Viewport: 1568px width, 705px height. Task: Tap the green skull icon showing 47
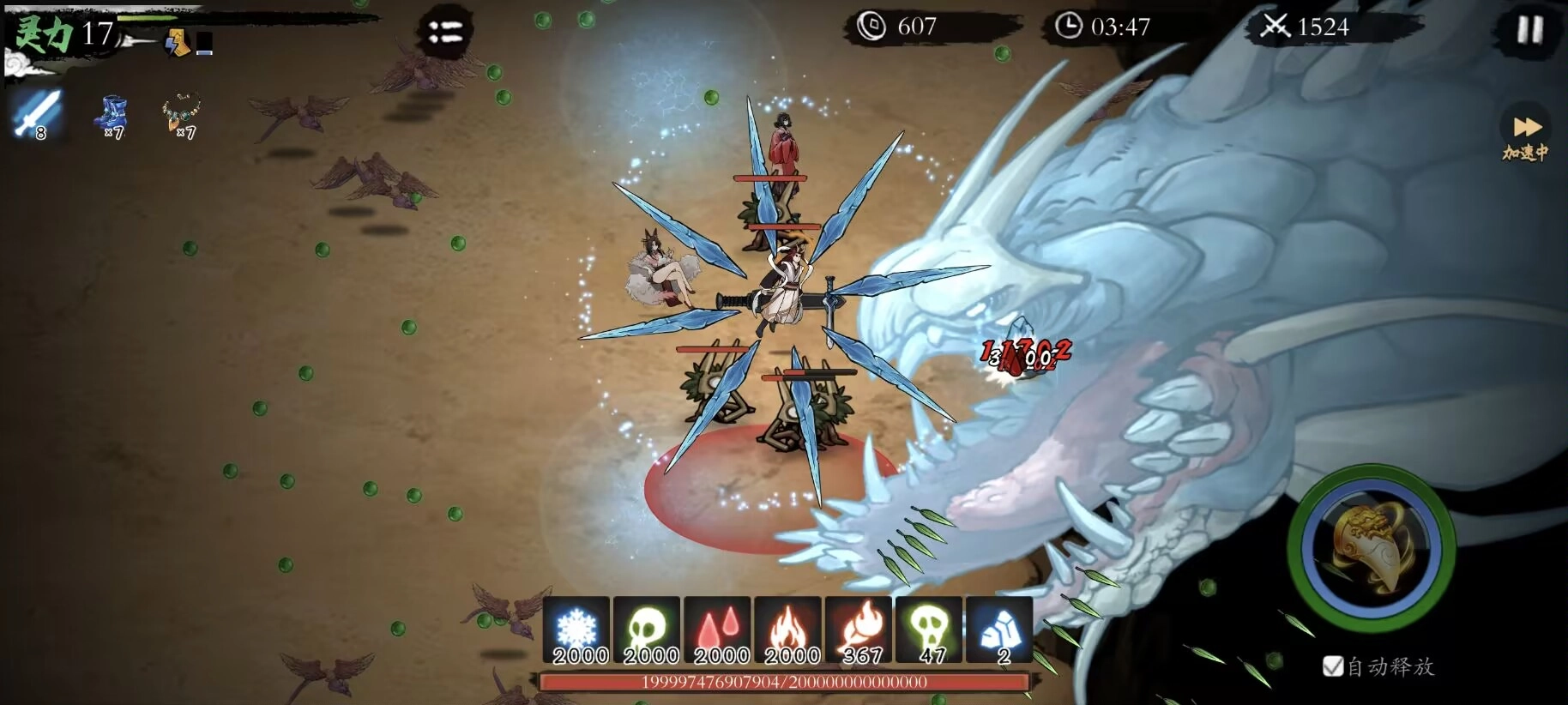click(929, 631)
